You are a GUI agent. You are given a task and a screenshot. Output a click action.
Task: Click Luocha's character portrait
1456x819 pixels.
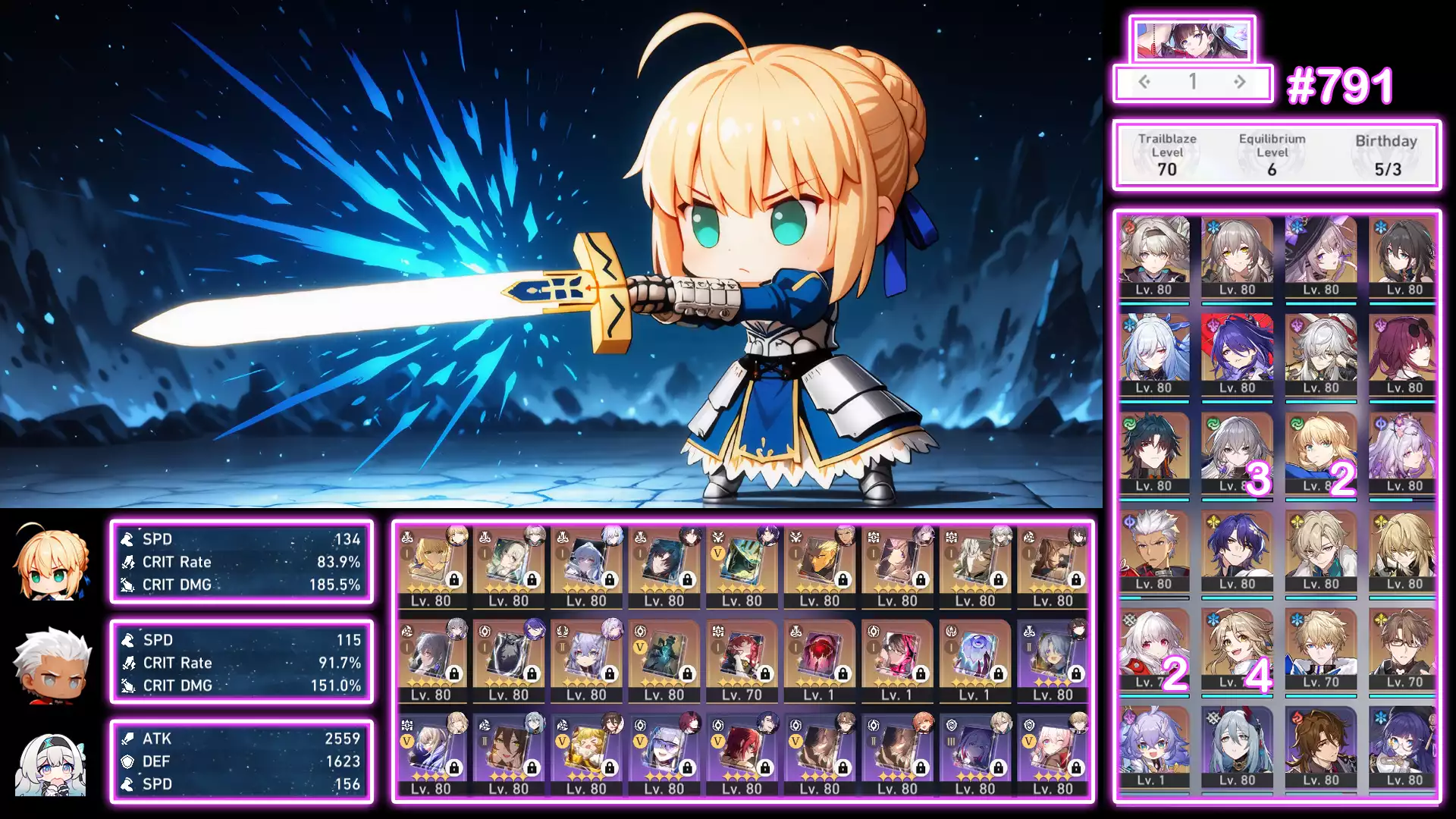coord(1321,551)
